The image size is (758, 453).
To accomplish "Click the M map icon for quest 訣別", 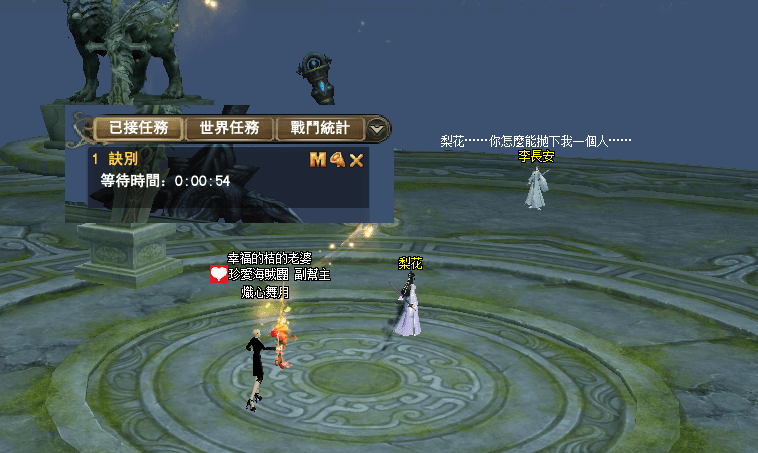I will [x=317, y=159].
